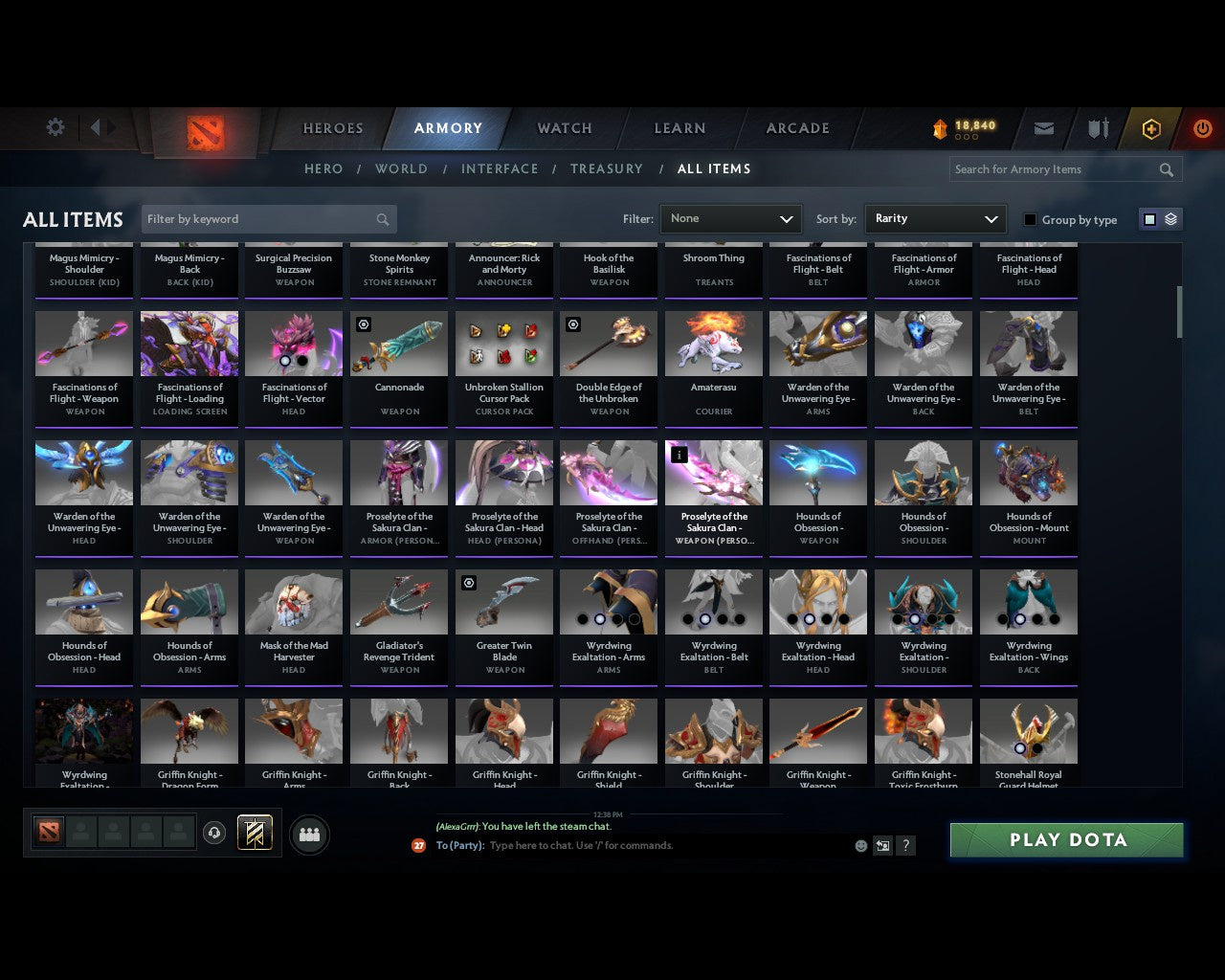Toggle the single grid view icon

[x=1149, y=218]
